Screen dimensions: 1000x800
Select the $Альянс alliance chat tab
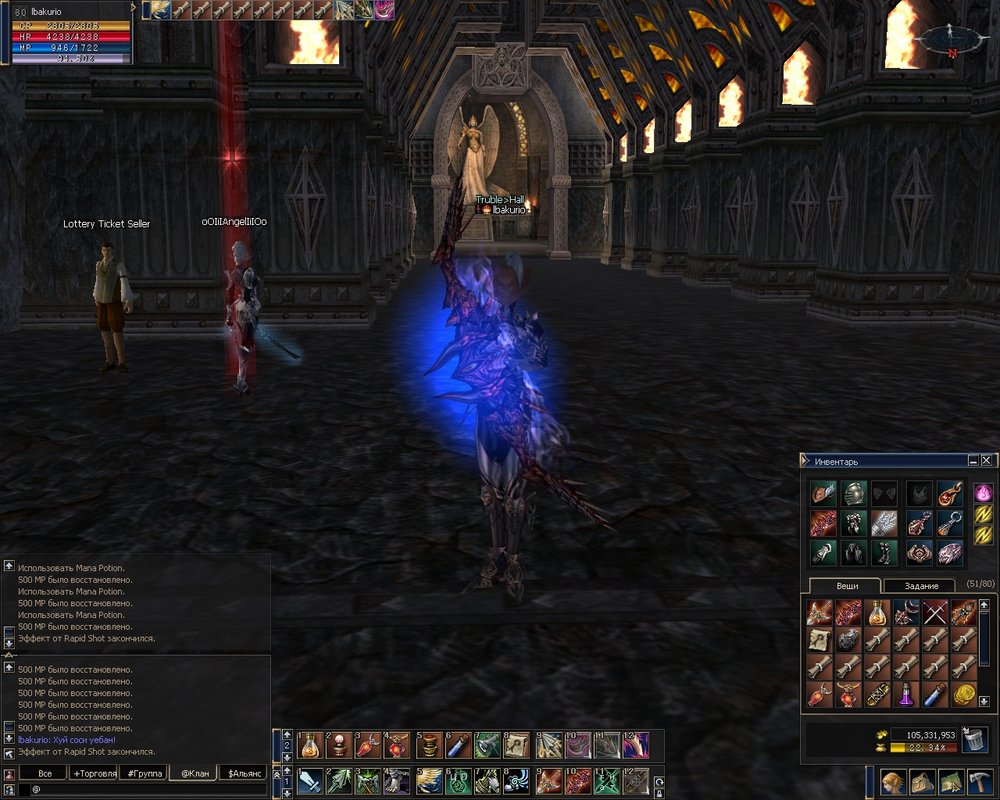coord(245,774)
